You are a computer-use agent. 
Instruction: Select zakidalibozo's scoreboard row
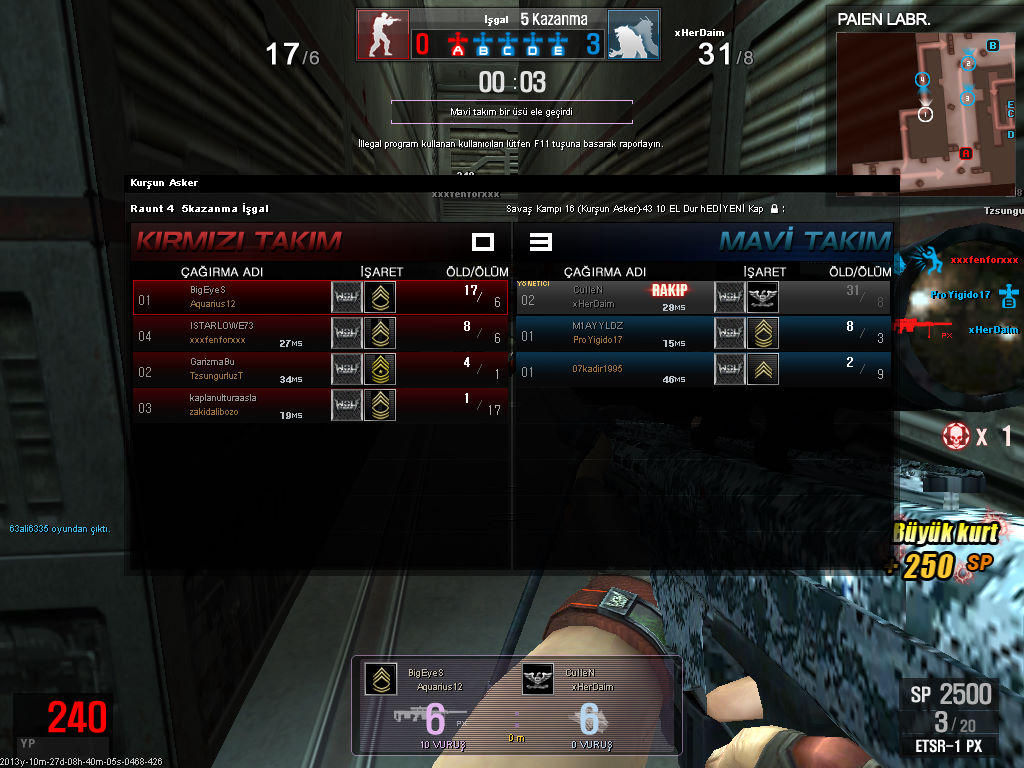[x=321, y=405]
